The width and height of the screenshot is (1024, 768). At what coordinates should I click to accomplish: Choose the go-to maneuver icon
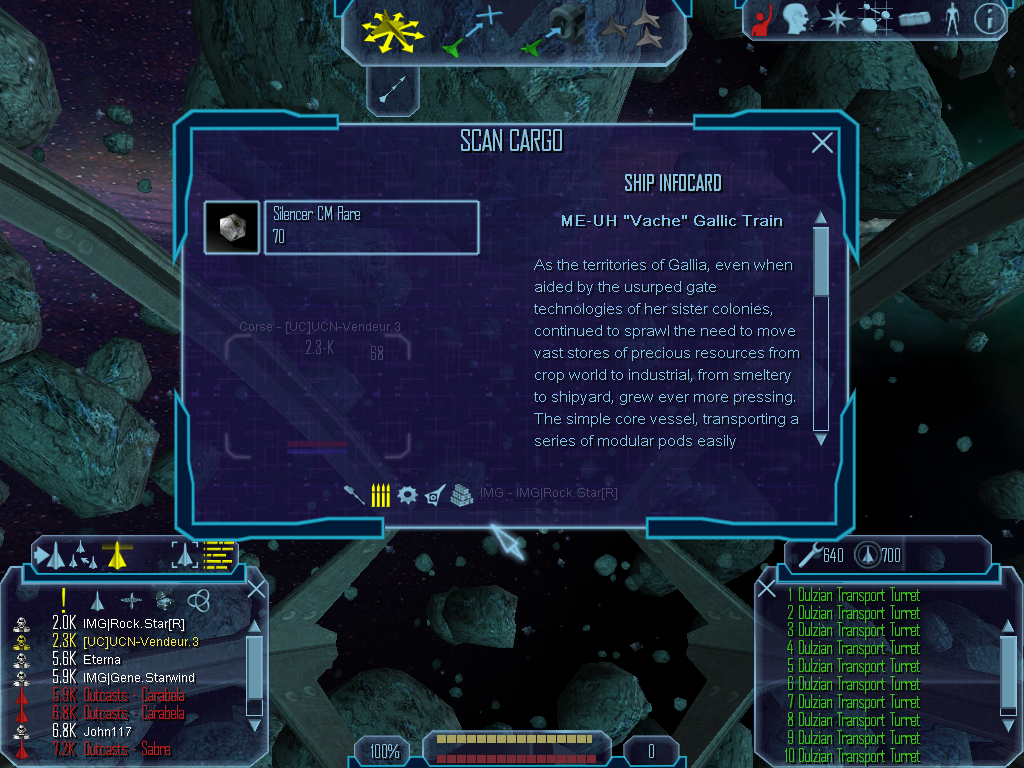(x=472, y=30)
